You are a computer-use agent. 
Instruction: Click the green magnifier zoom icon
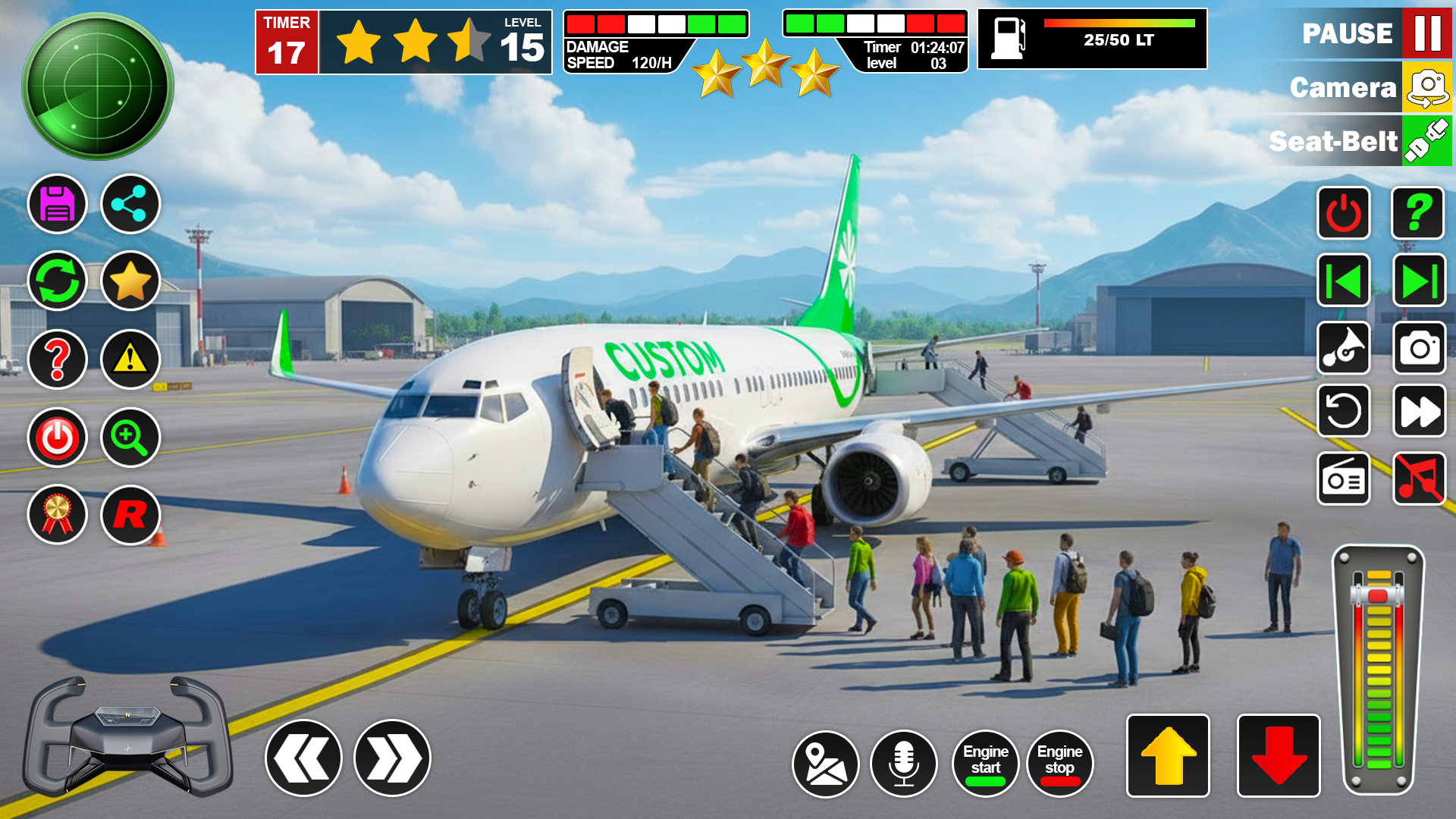point(130,438)
